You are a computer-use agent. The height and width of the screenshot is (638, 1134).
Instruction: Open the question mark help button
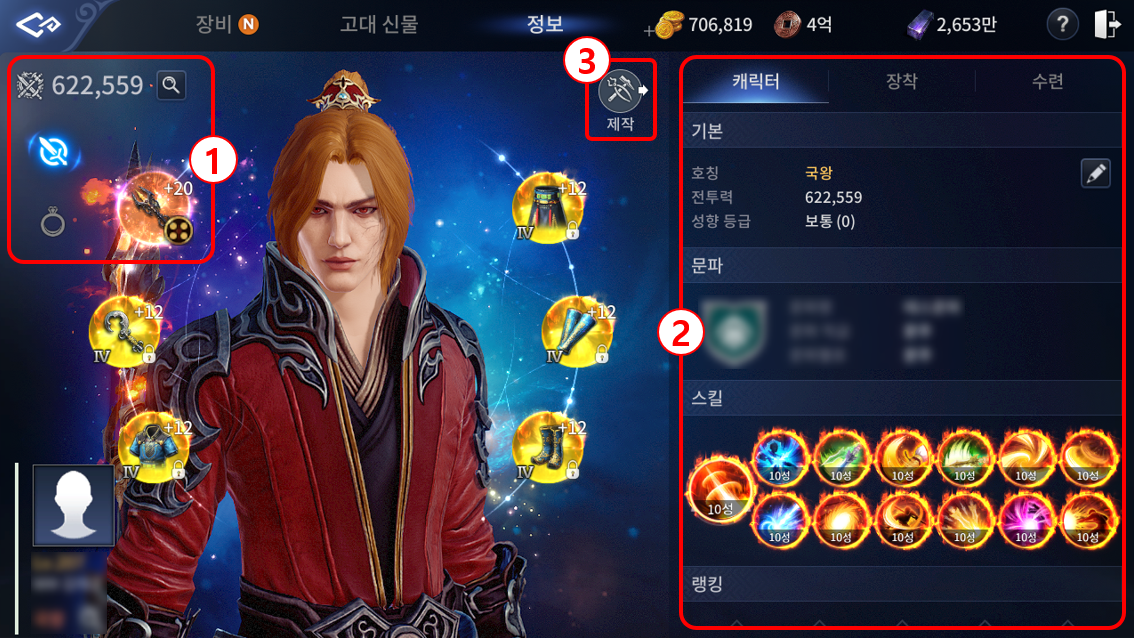click(x=1061, y=24)
